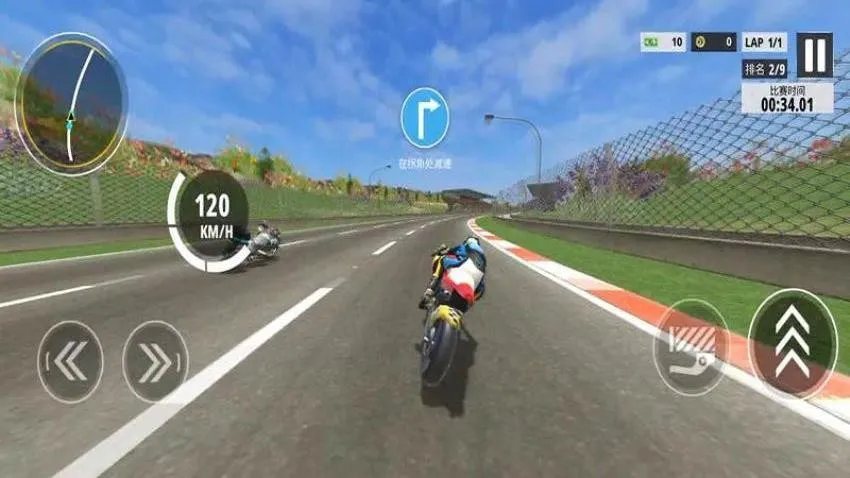Steer right with the right arrow button
The width and height of the screenshot is (850, 478).
pyautogui.click(x=155, y=361)
